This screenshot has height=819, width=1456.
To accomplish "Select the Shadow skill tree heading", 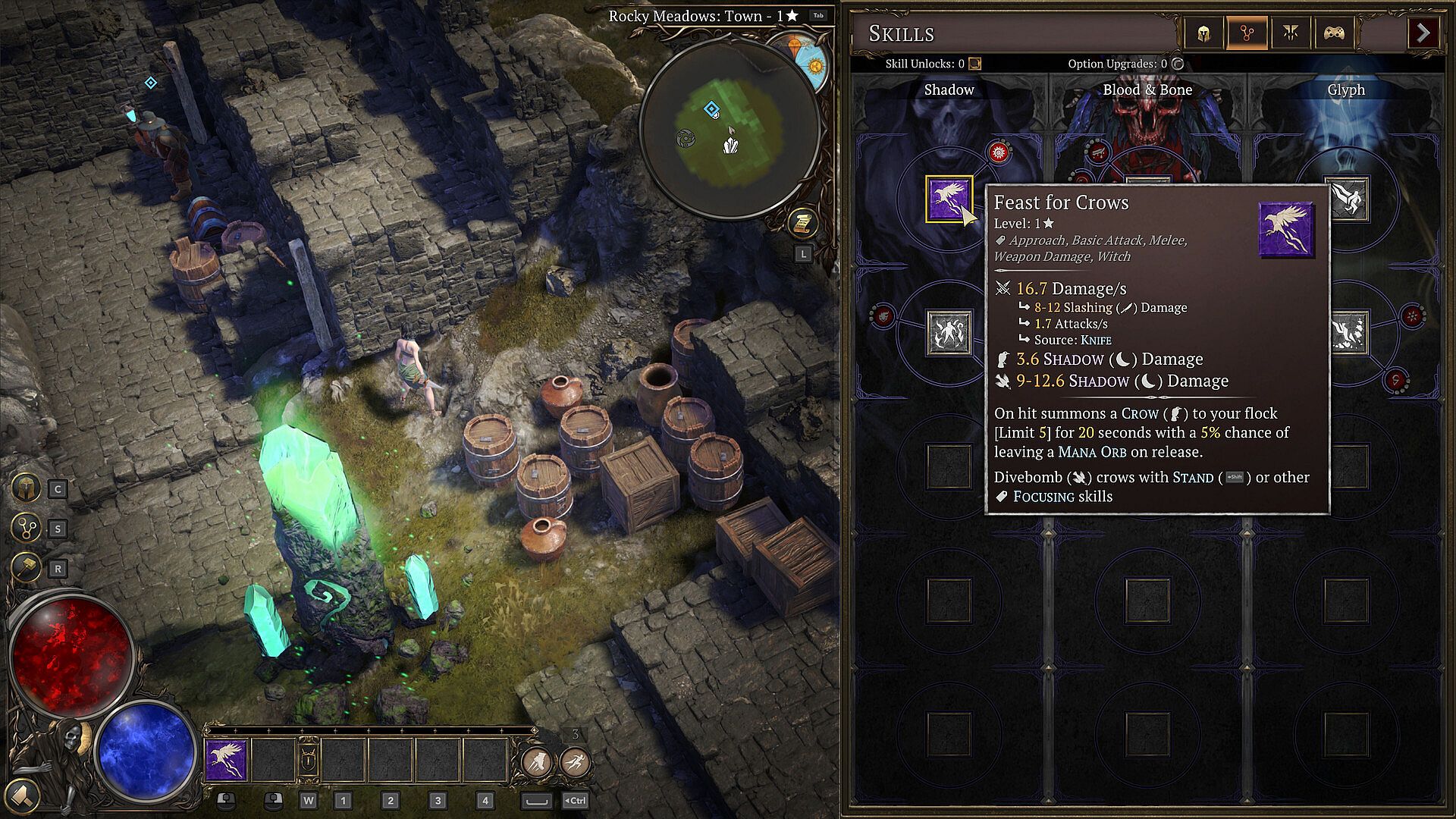I will (x=949, y=89).
